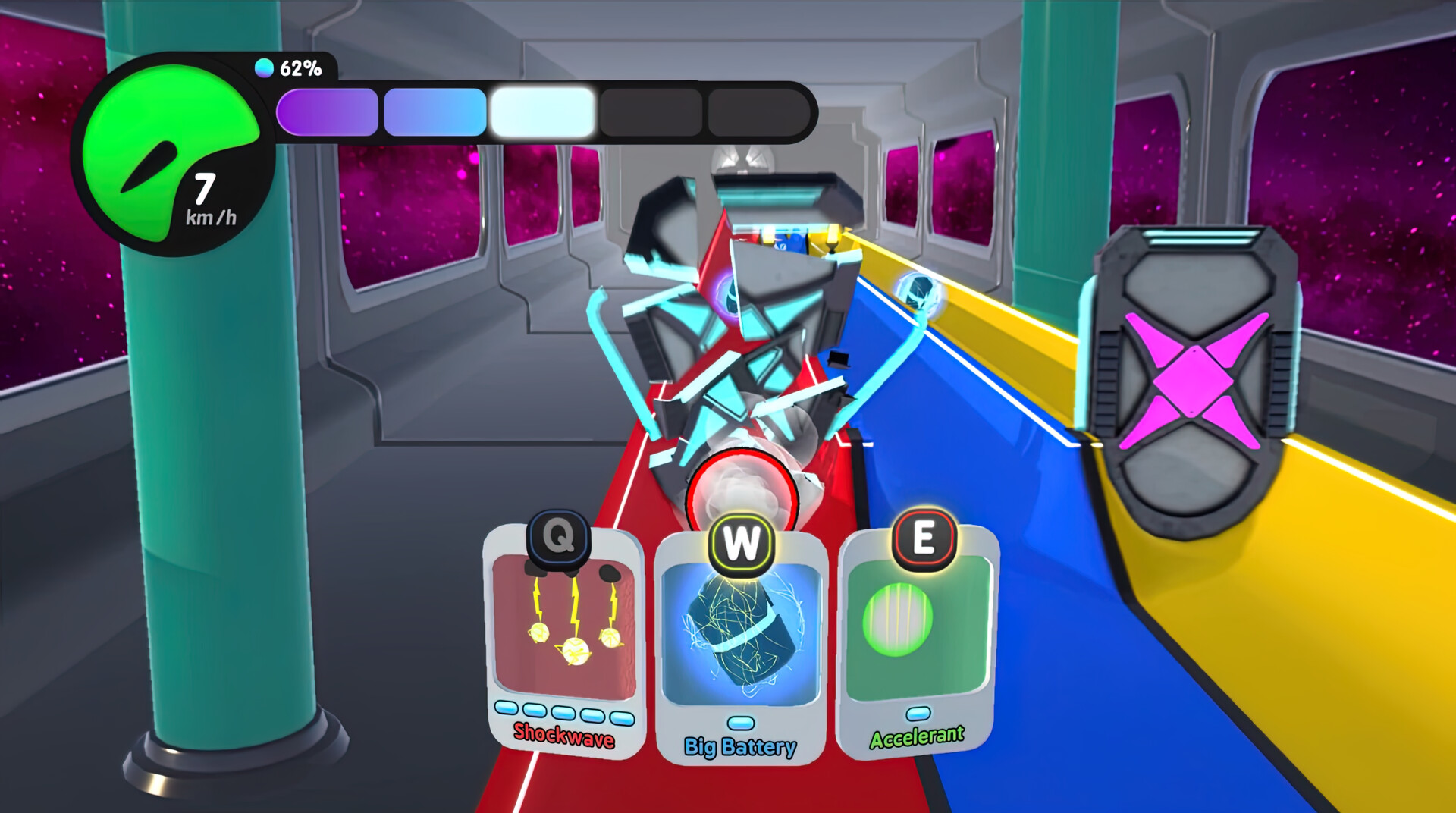This screenshot has width=1456, height=813.
Task: Click the blue battery droplet icon near 62%
Action: click(264, 68)
